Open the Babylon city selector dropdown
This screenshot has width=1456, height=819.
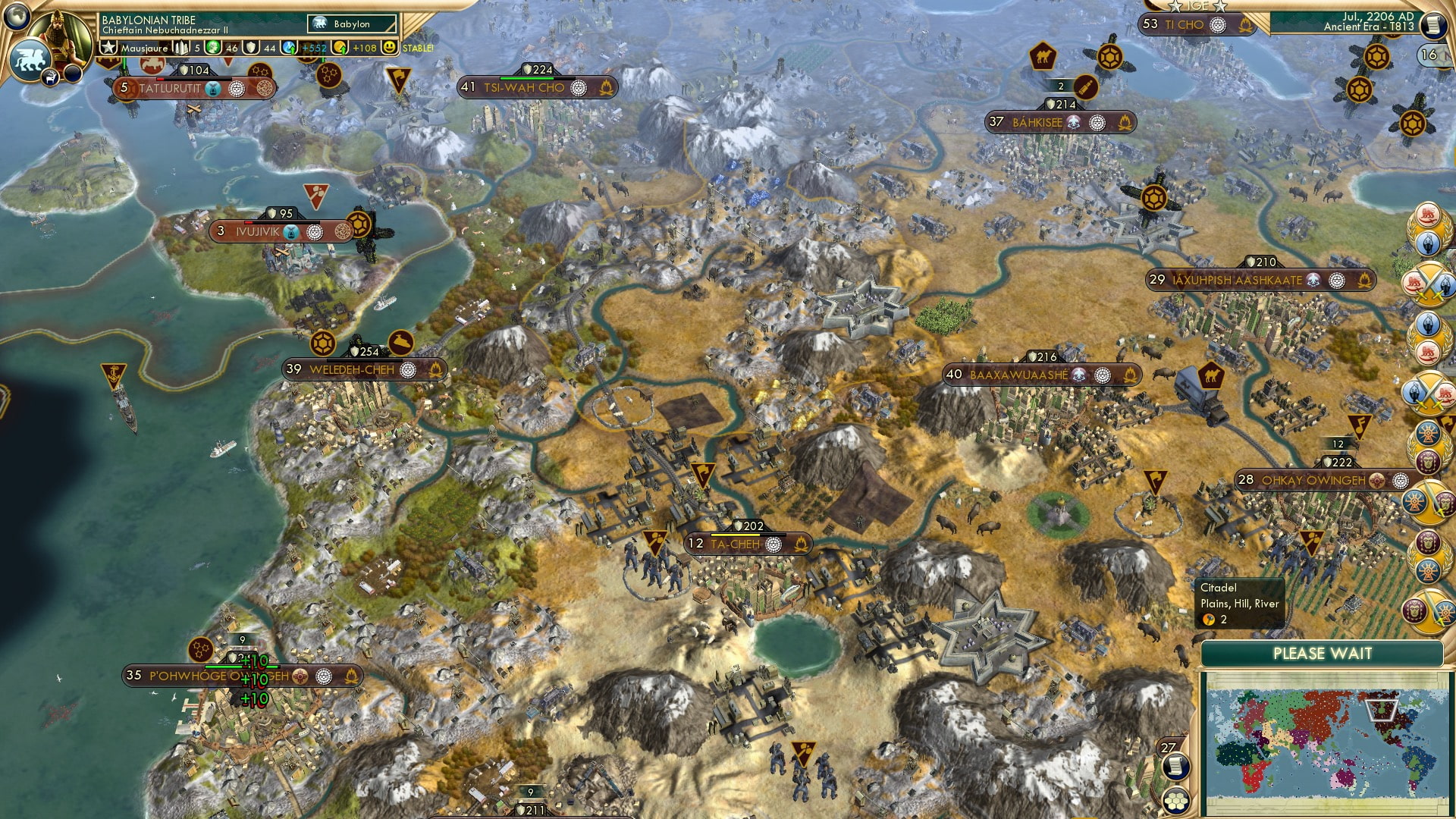tap(353, 24)
